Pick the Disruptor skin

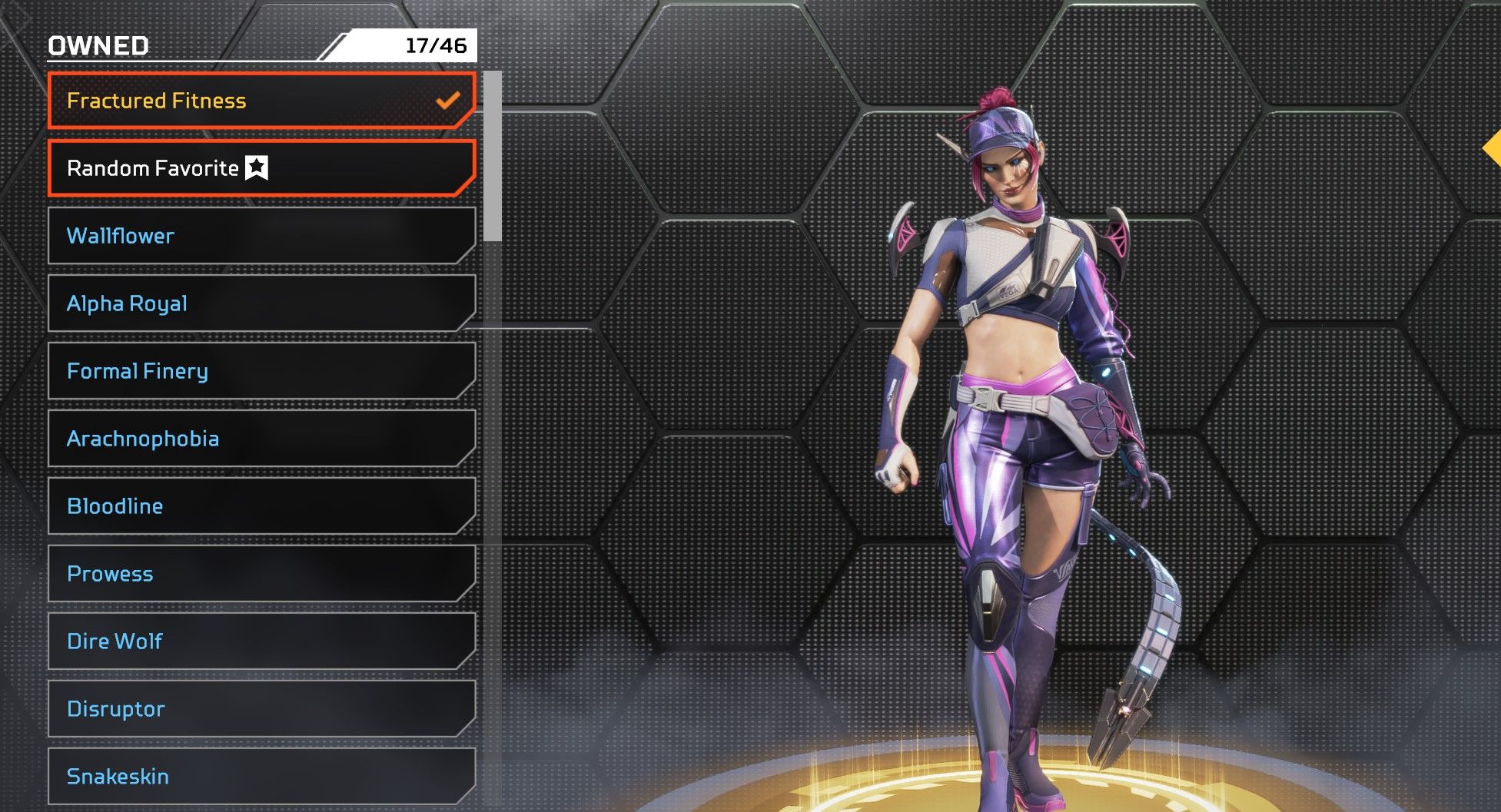[261, 709]
